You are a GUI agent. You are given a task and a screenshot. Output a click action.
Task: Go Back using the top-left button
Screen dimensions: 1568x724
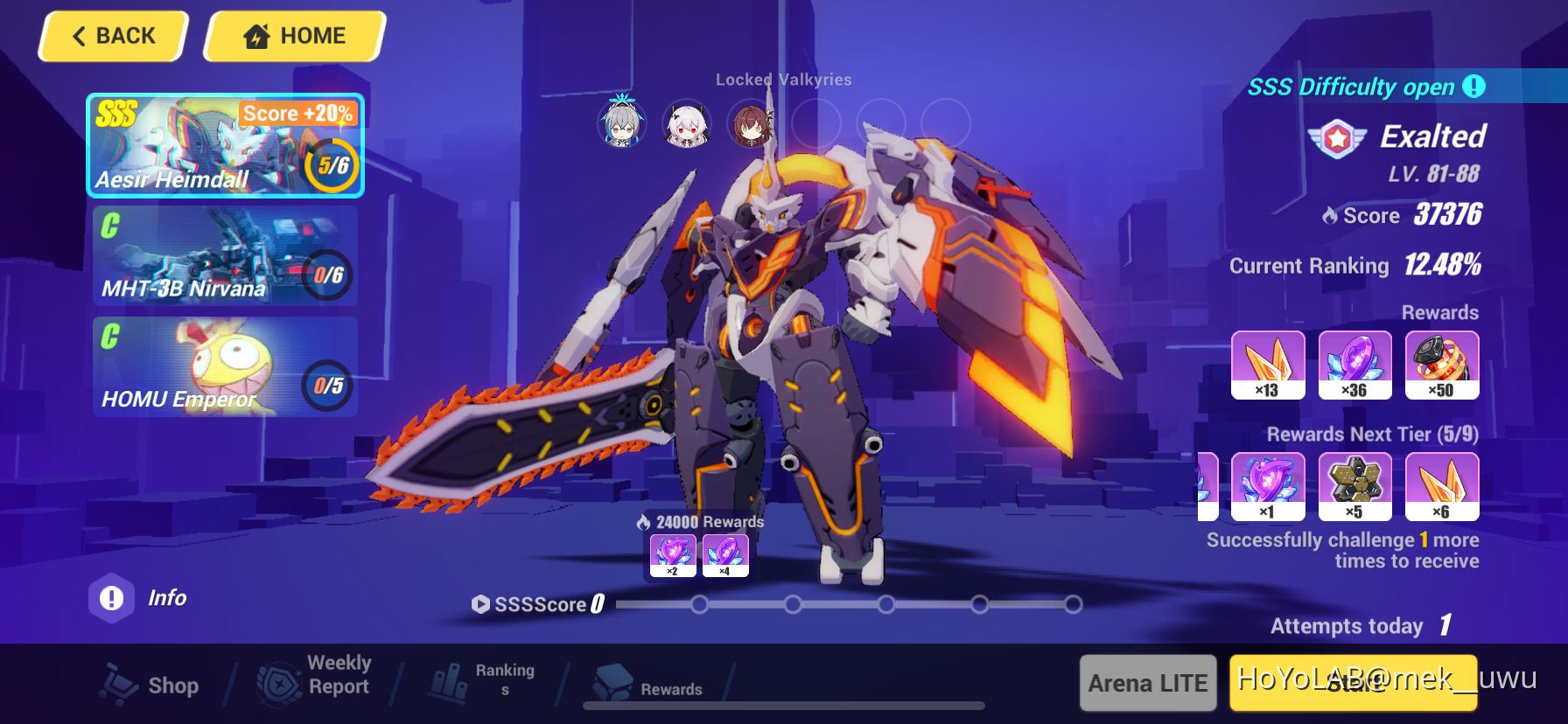click(x=112, y=36)
